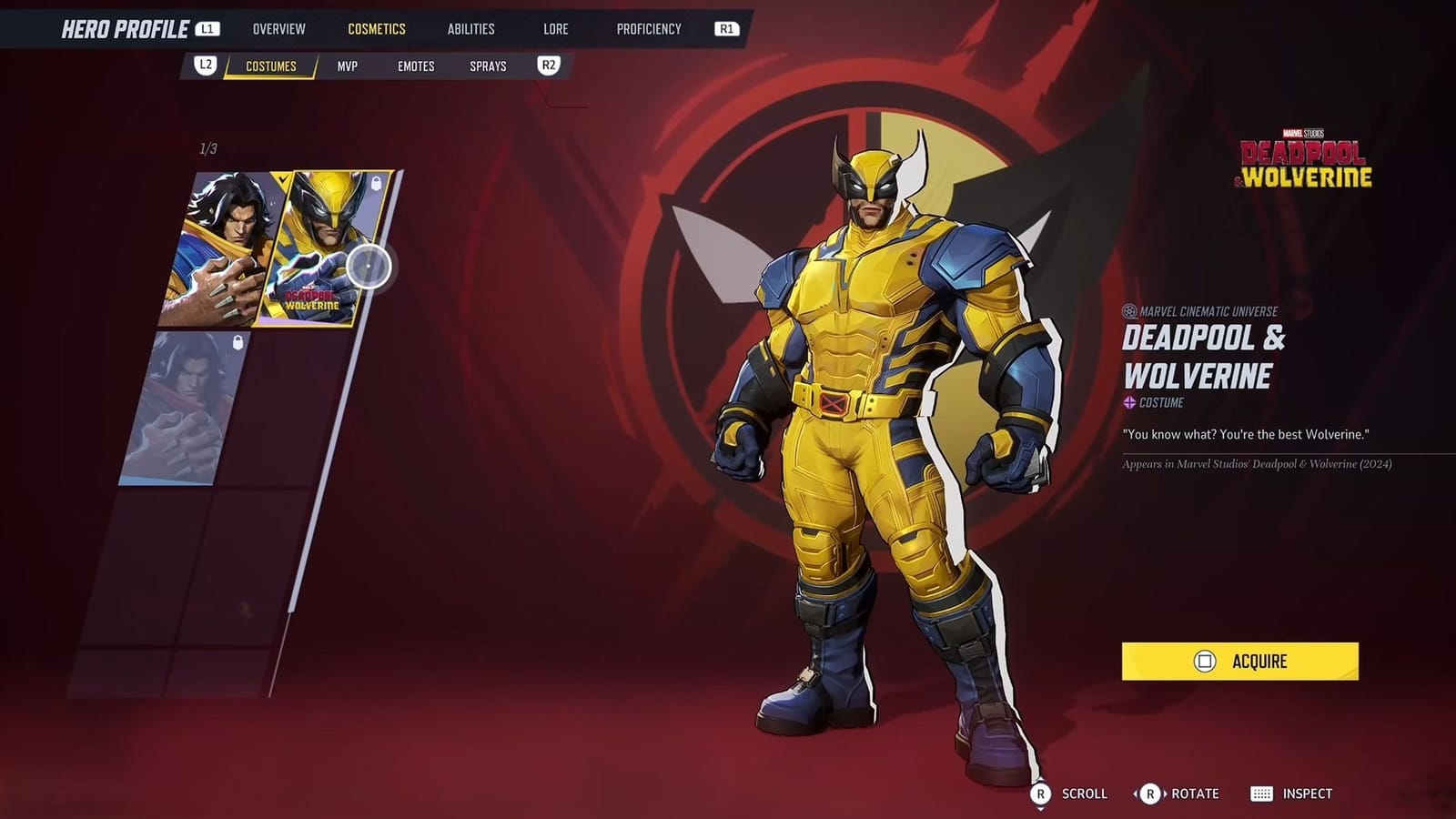Open the Emotes sub-tab

[415, 66]
